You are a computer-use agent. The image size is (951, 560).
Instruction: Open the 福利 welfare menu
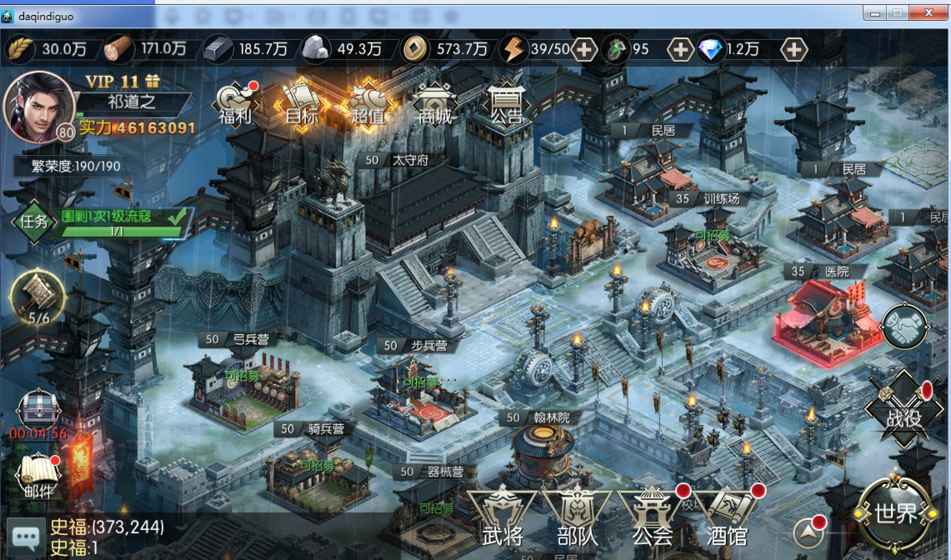coord(236,104)
